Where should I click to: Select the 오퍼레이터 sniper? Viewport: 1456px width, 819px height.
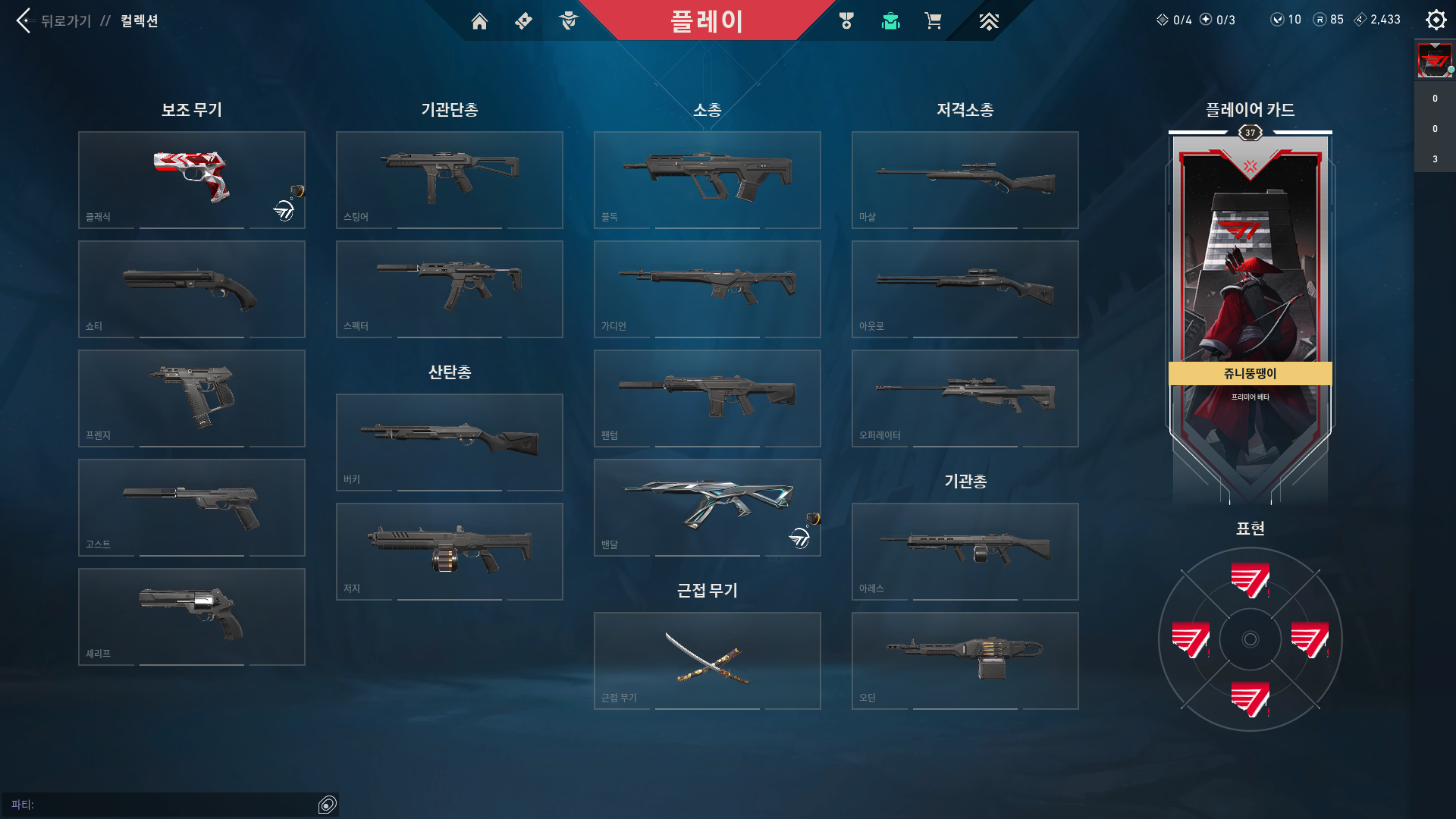point(965,397)
